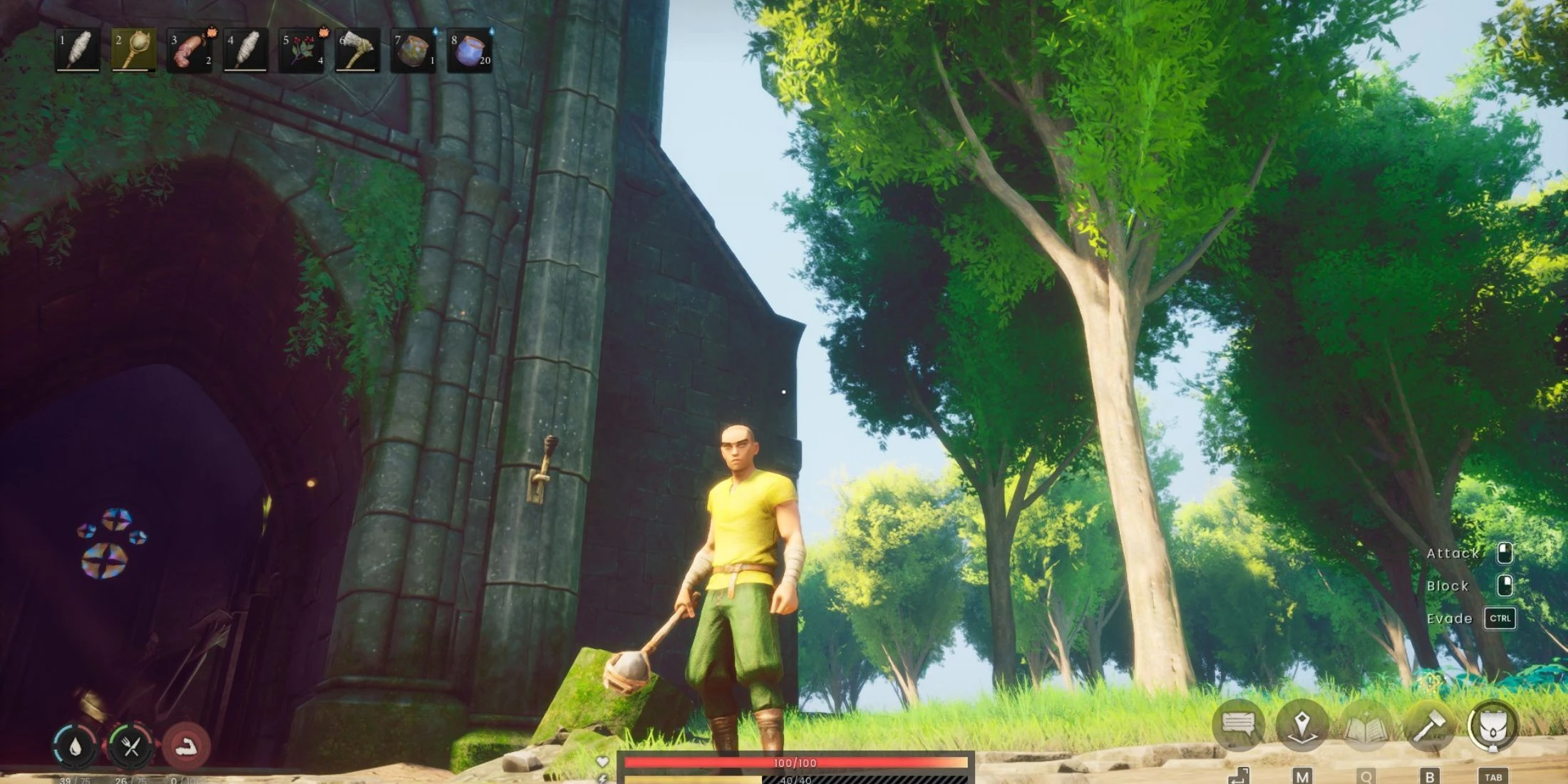Click the Attack mouse button prompt

[x=1504, y=552]
